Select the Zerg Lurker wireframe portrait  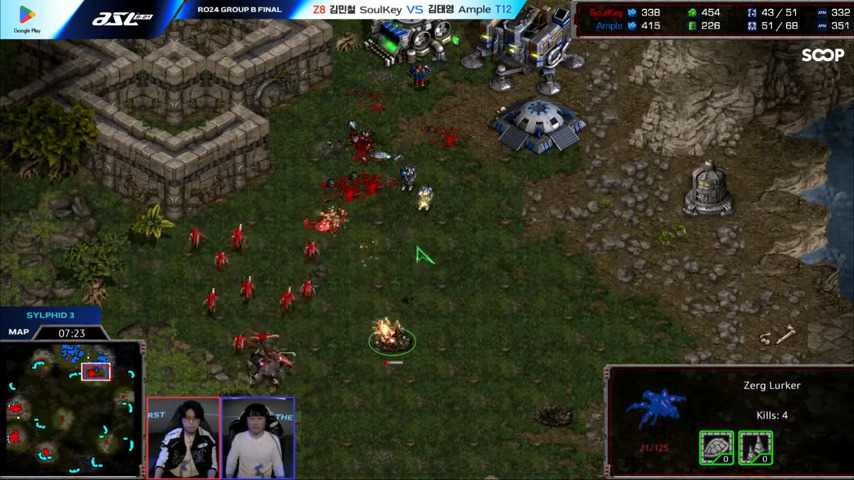(x=656, y=410)
